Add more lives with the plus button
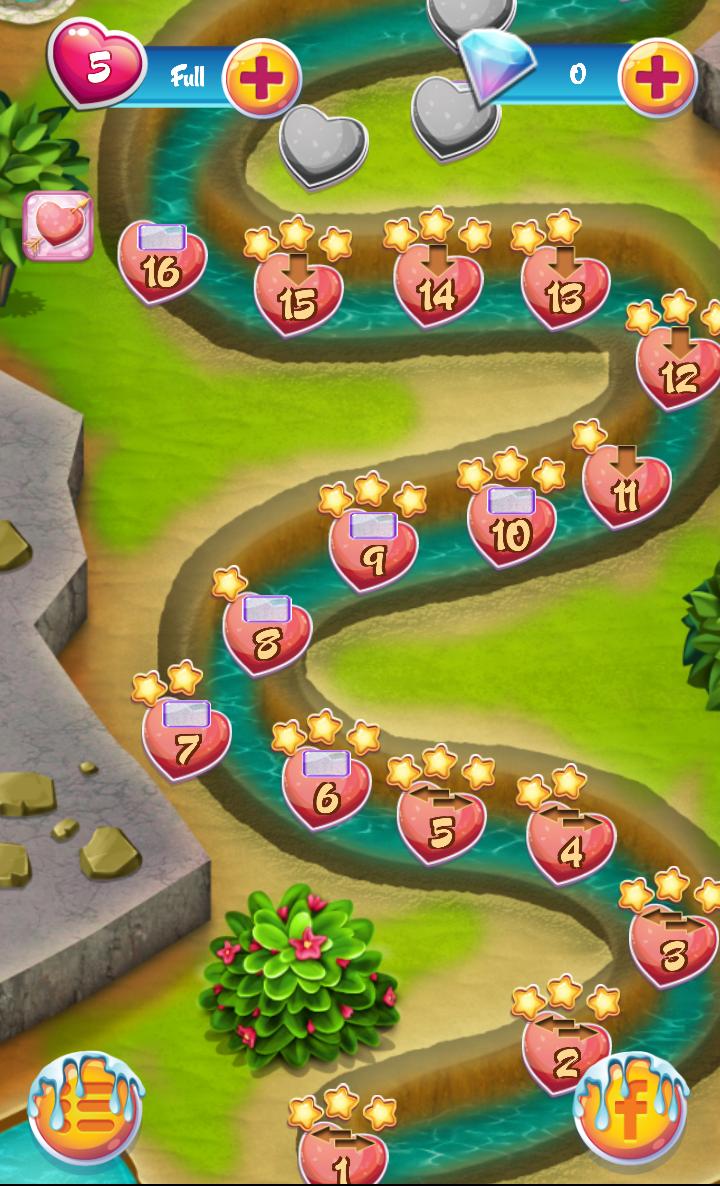 (262, 77)
